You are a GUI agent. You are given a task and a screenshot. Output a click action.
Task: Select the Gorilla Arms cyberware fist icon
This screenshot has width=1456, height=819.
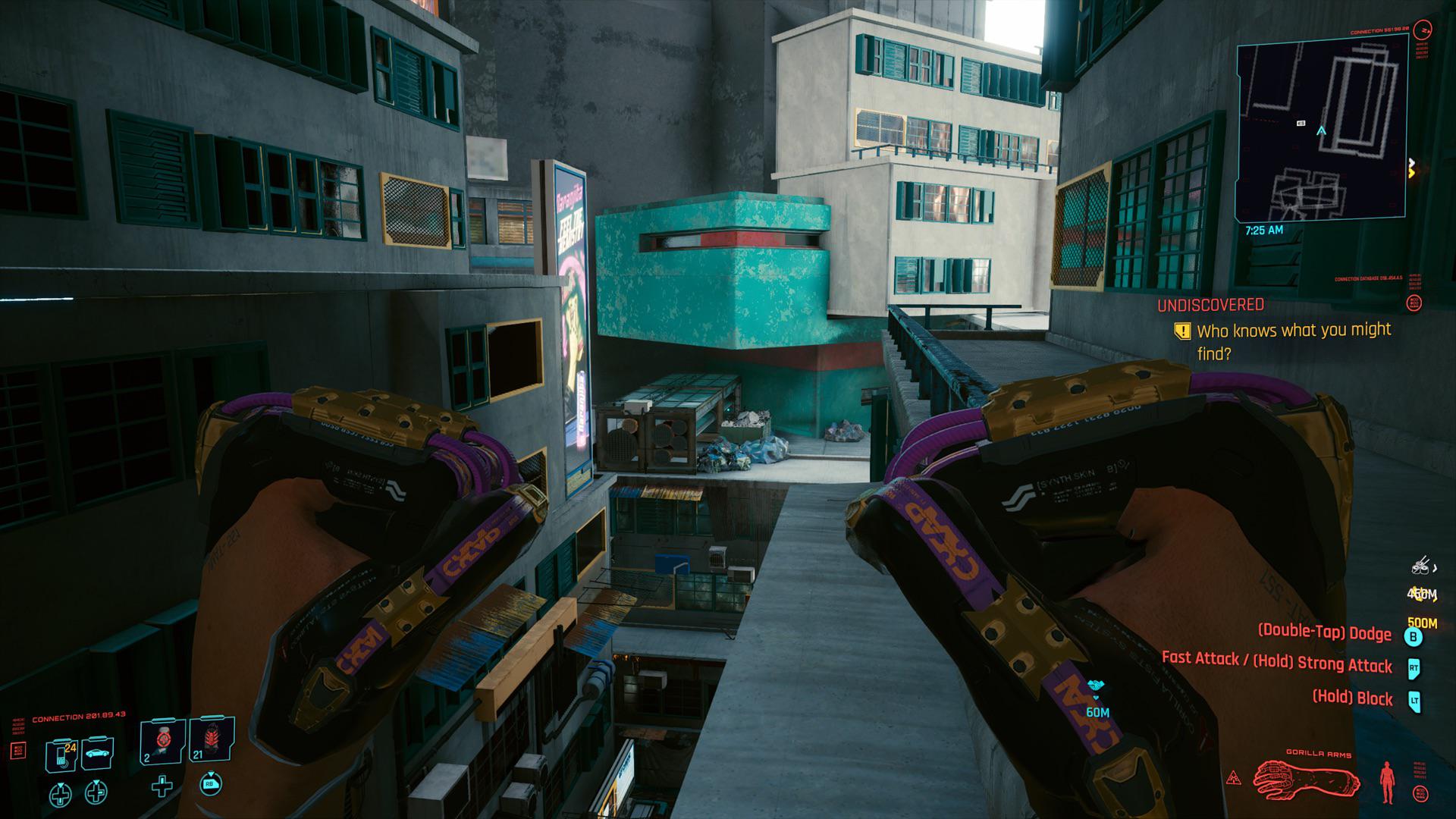coord(1306,778)
